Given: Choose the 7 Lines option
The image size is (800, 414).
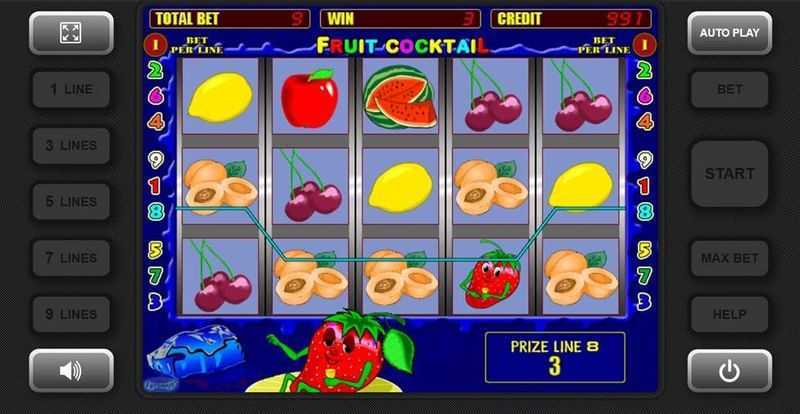Looking at the screenshot, I should pyautogui.click(x=70, y=258).
